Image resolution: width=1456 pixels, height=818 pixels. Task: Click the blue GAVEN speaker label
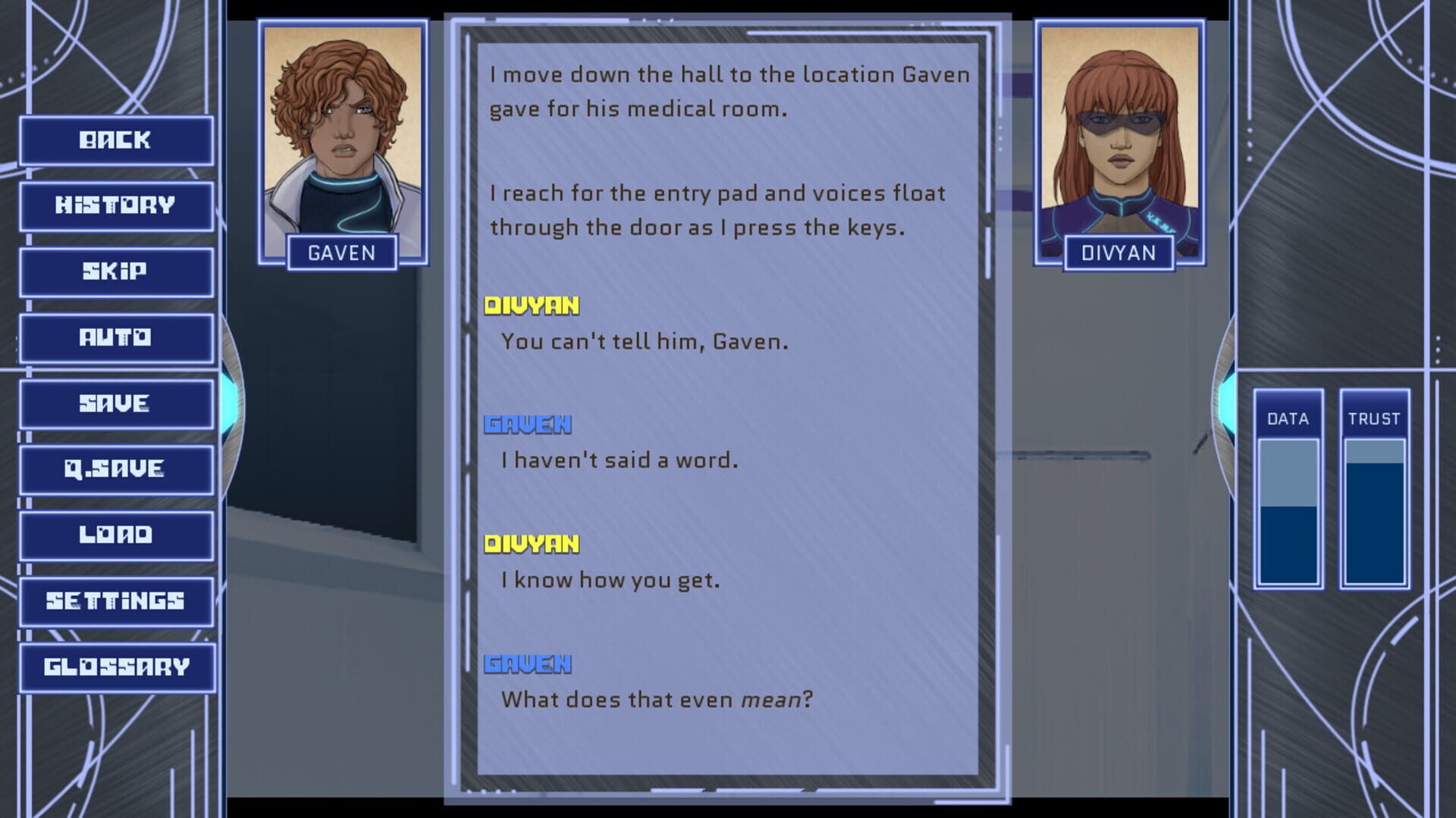[529, 425]
